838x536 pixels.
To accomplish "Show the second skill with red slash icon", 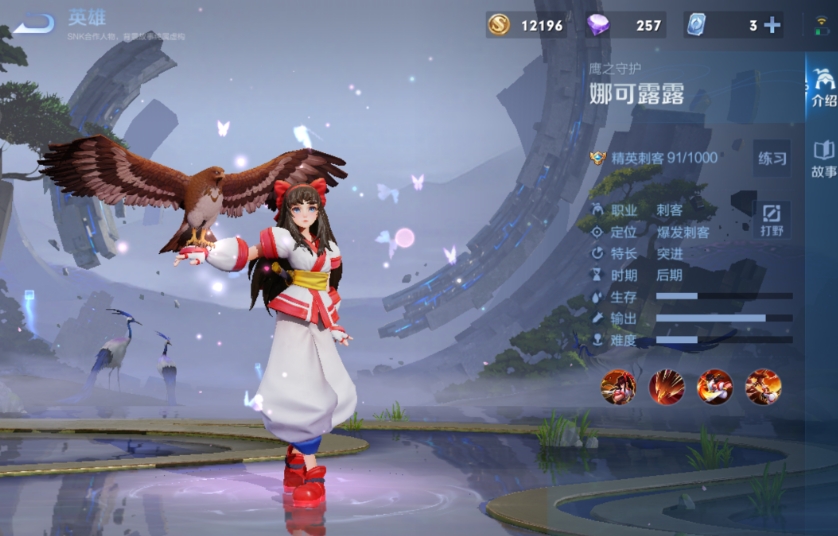I will coord(666,386).
